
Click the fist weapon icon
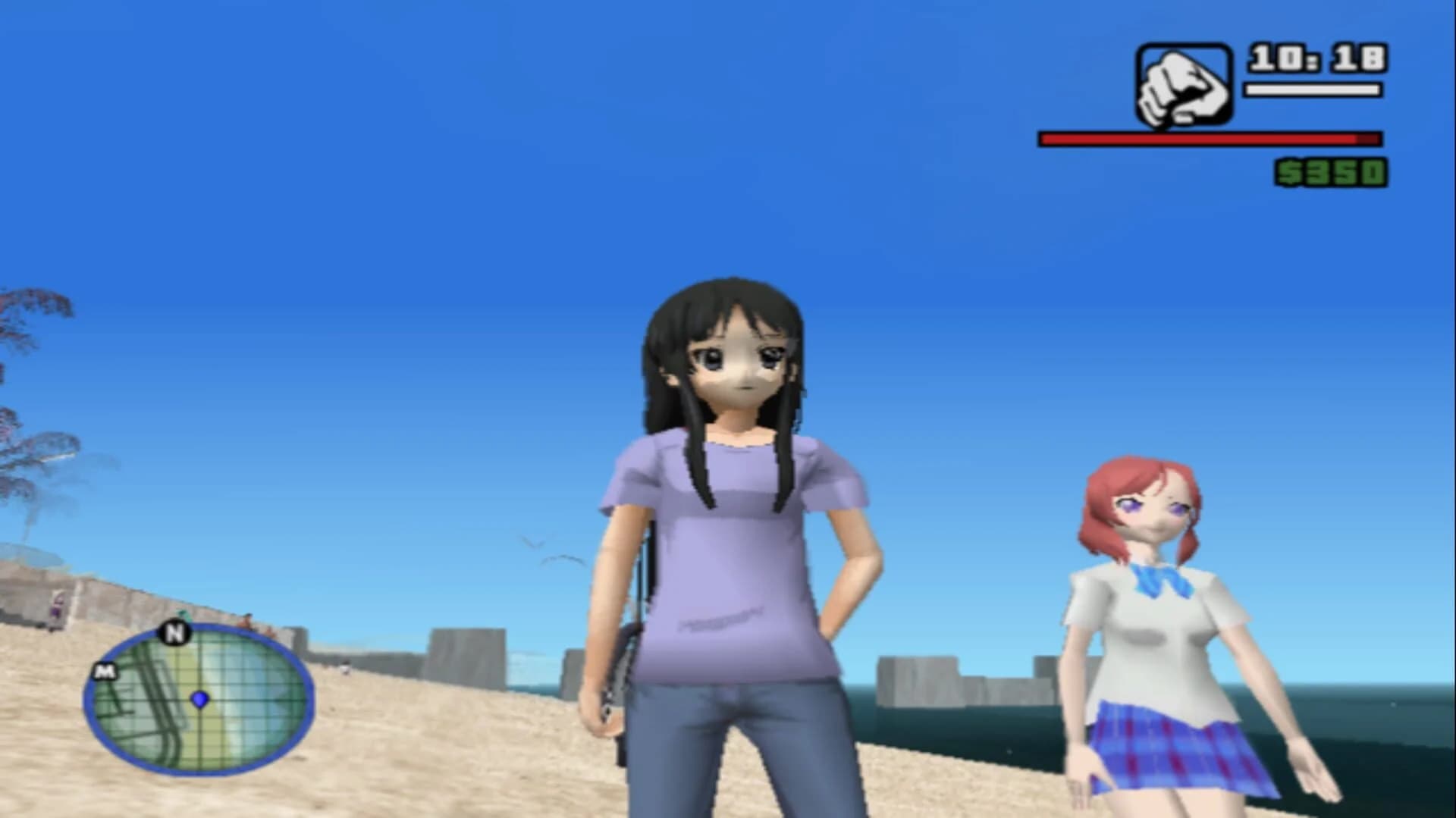(x=1183, y=85)
